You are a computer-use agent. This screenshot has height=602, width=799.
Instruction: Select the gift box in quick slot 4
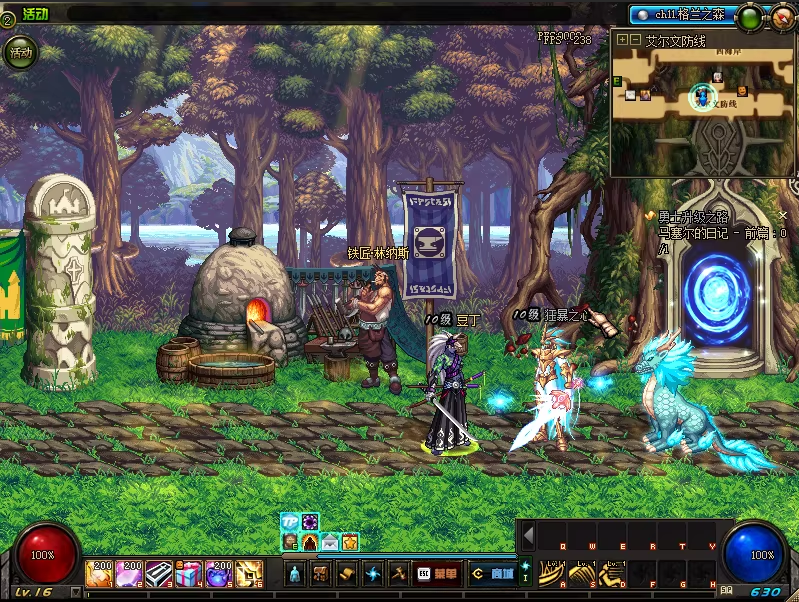pyautogui.click(x=188, y=573)
